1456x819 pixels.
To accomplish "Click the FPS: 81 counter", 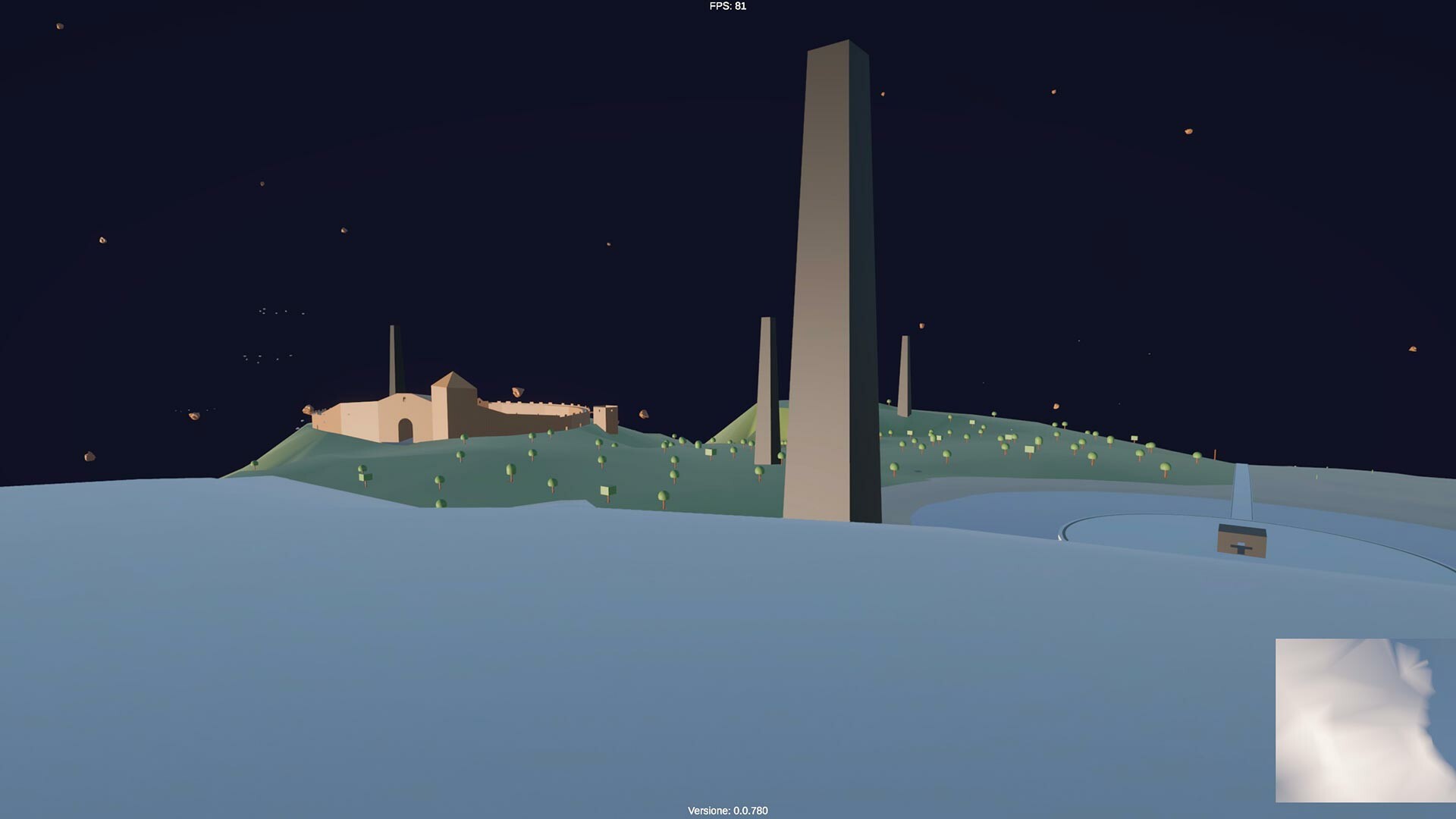I will pyautogui.click(x=726, y=7).
